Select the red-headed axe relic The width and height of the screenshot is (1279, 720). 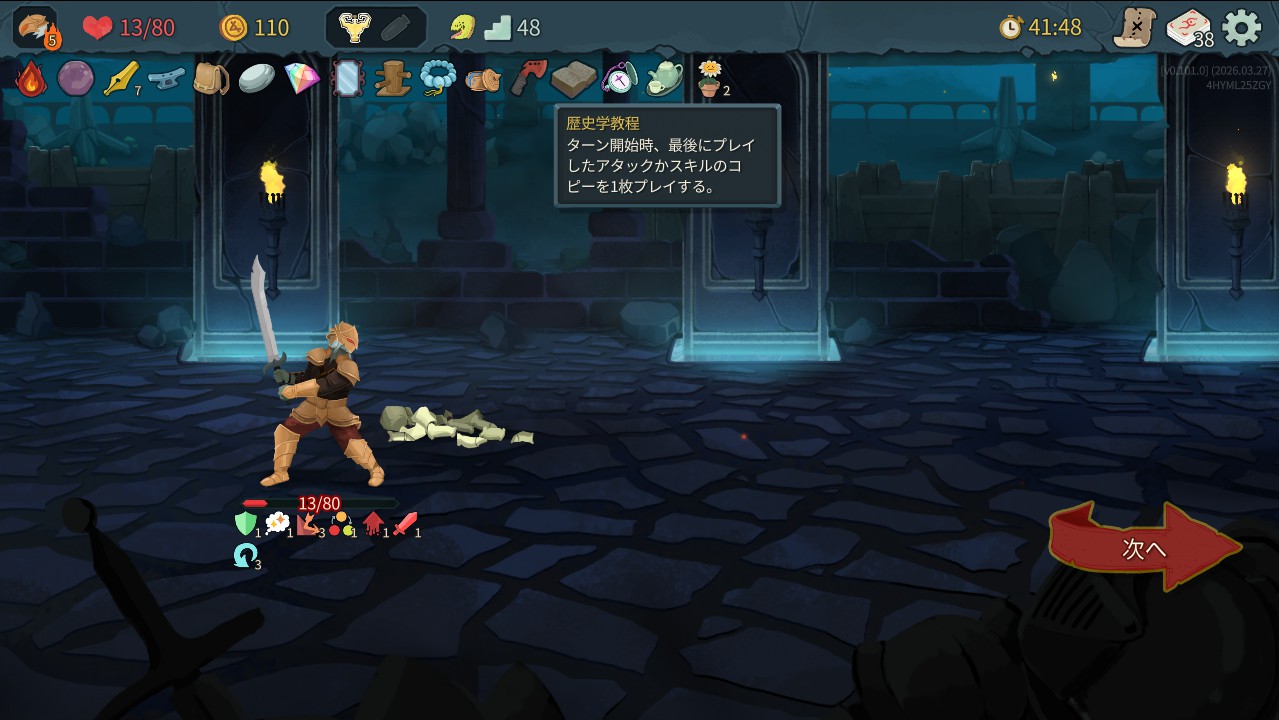528,78
